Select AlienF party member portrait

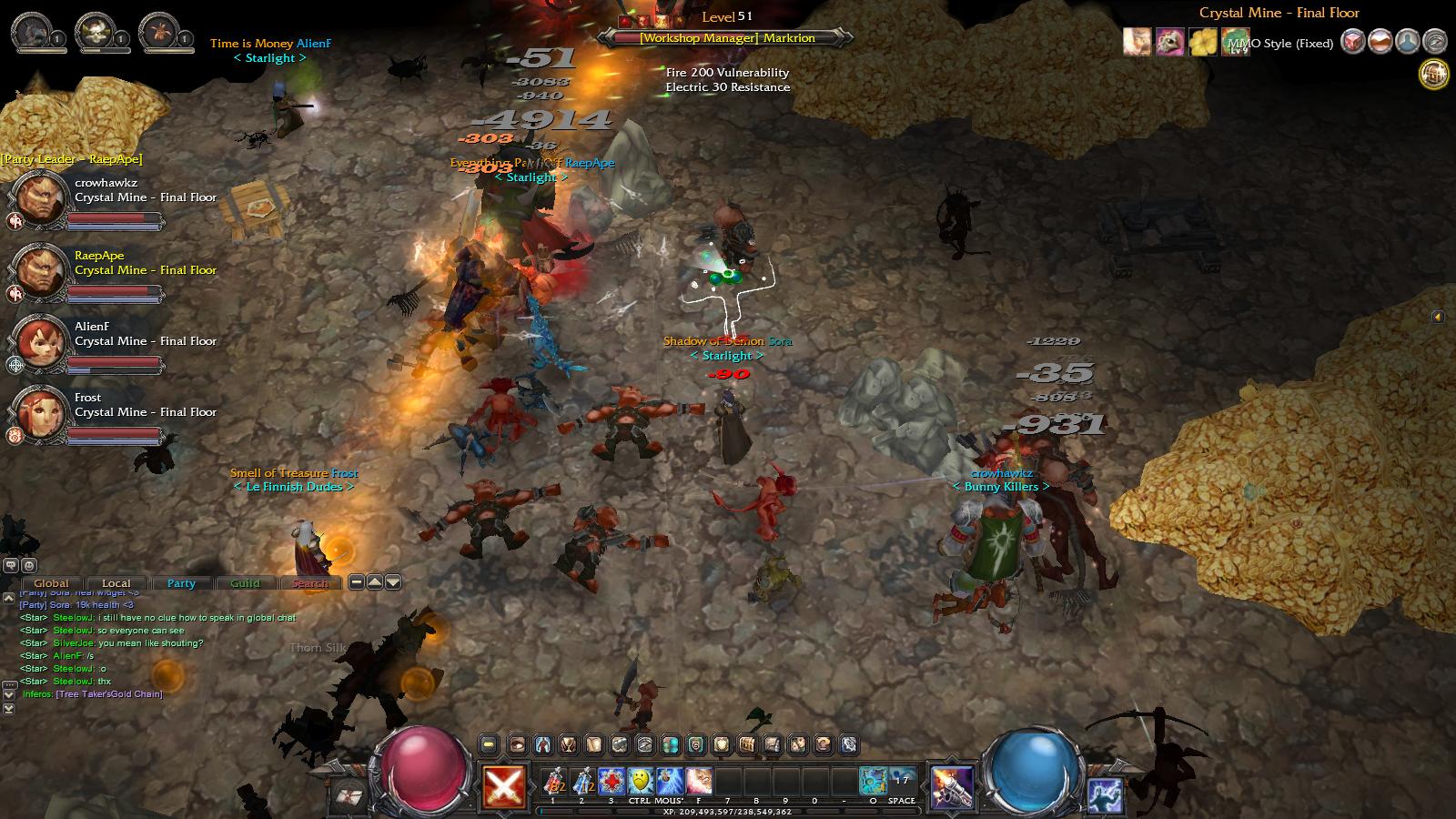point(41,342)
